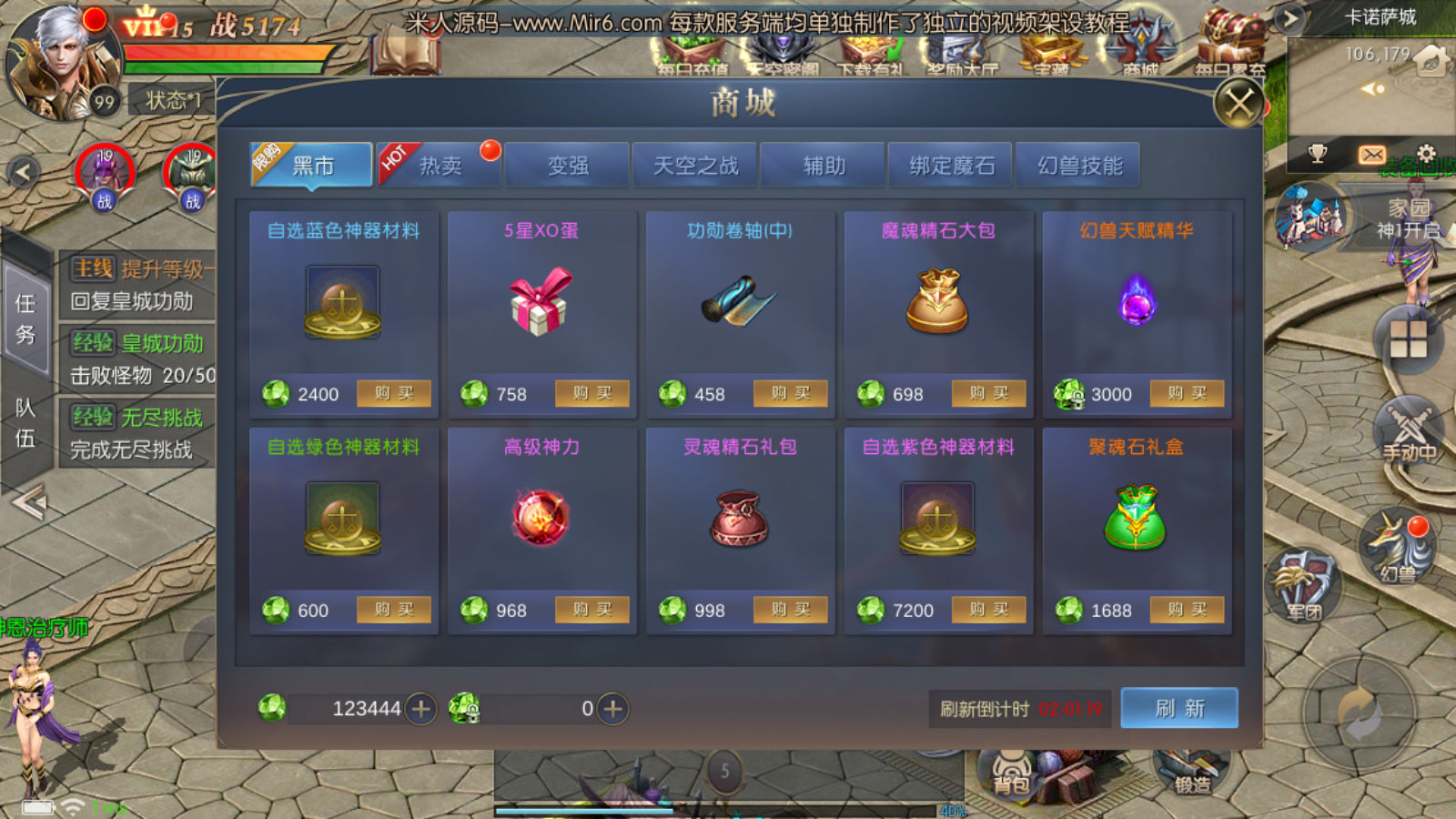The height and width of the screenshot is (819, 1456).
Task: Show the 幻兽技能 tab
Action: [x=1080, y=166]
